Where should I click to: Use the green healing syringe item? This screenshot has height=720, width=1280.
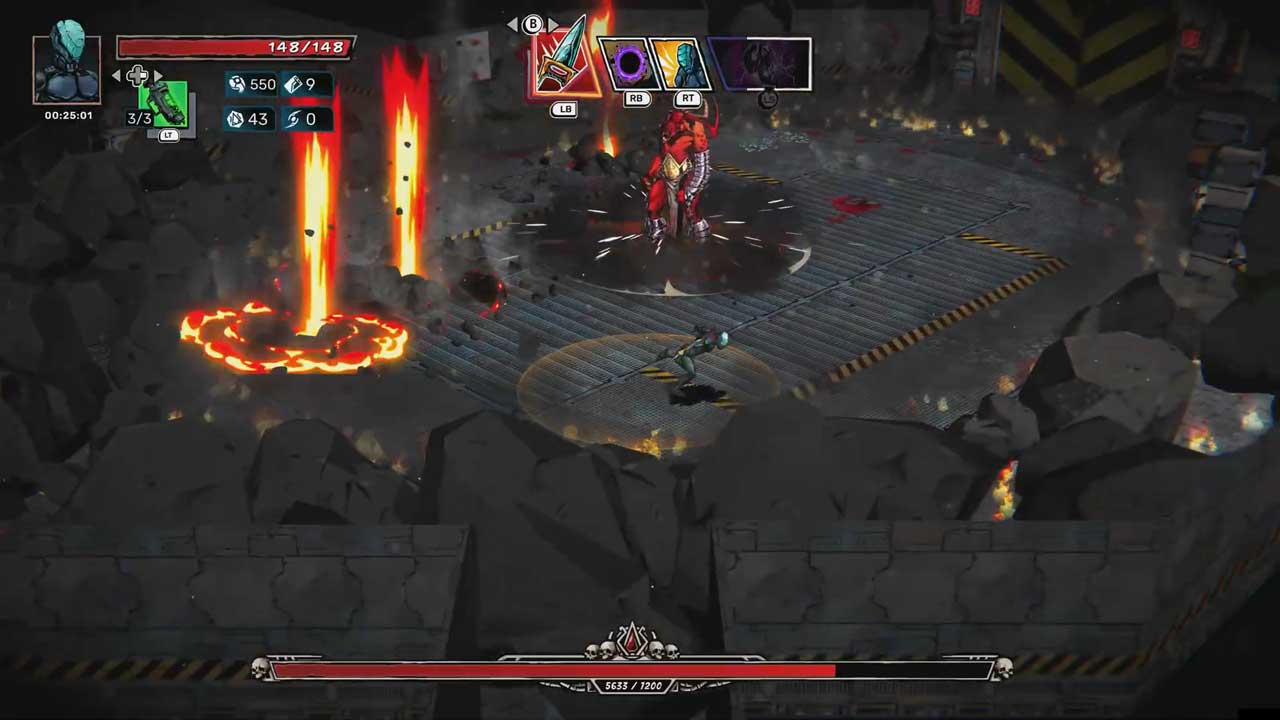(x=165, y=102)
